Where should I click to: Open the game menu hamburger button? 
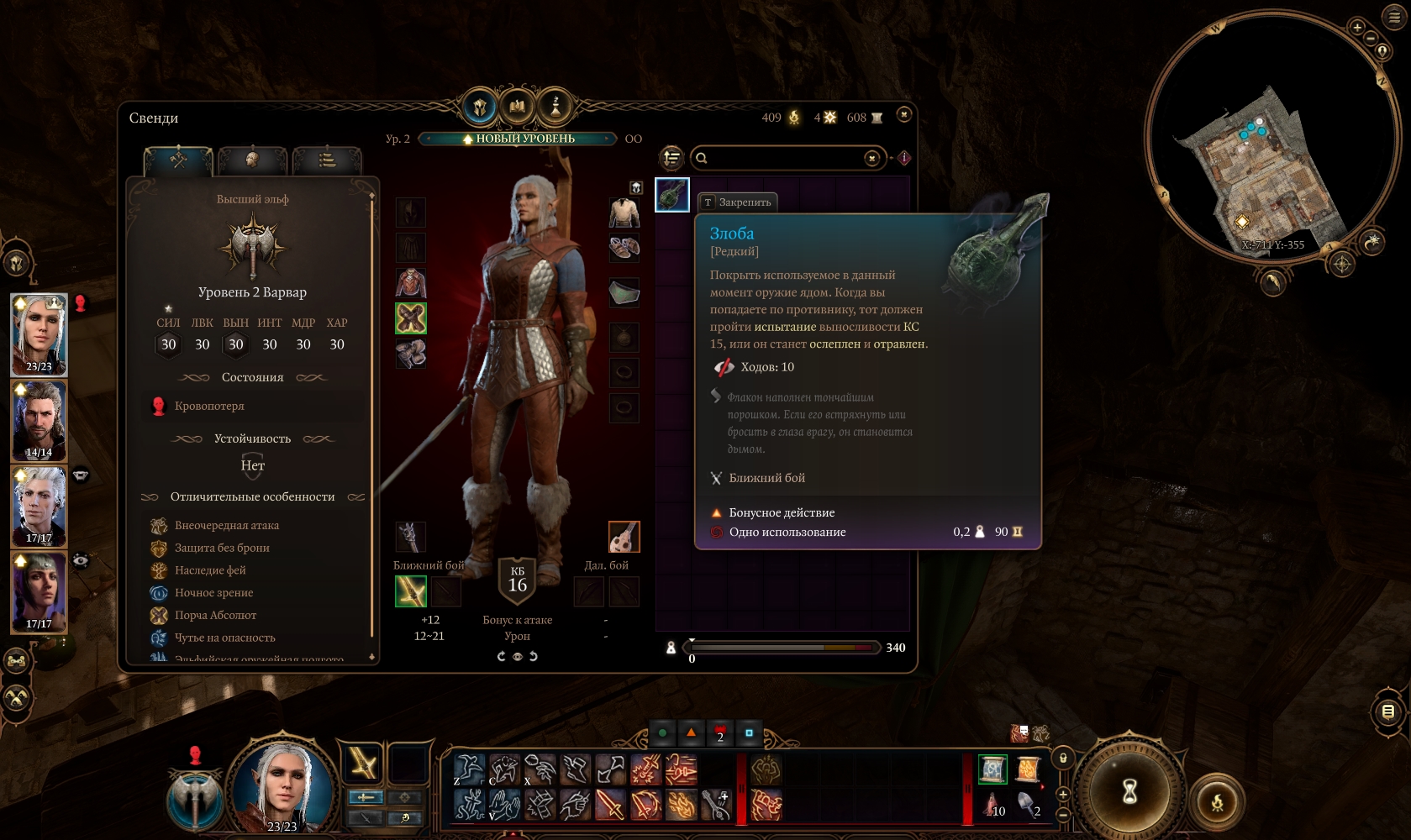click(x=1395, y=17)
